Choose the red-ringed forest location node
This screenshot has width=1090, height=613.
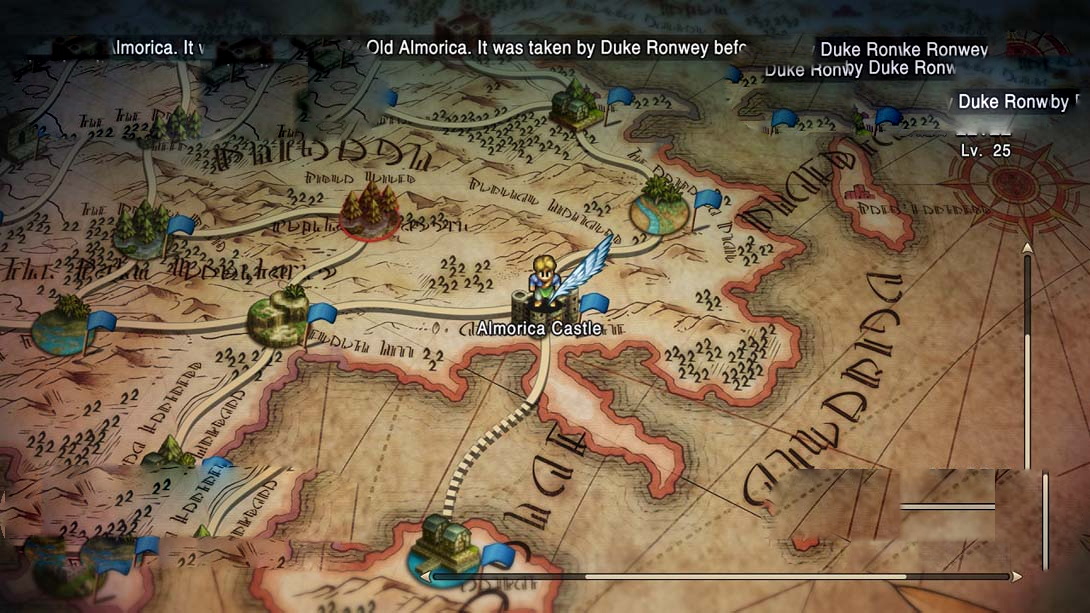click(x=370, y=212)
